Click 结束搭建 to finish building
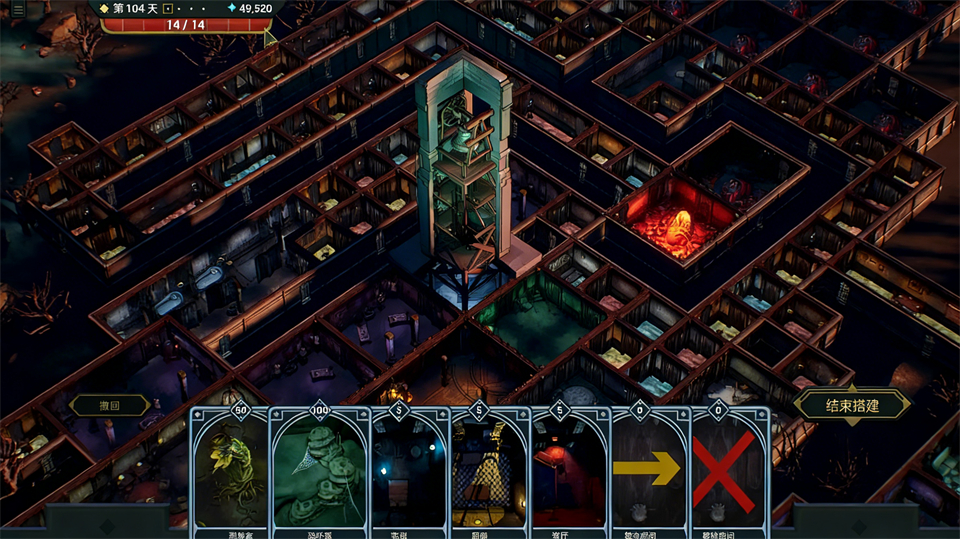 click(x=853, y=405)
